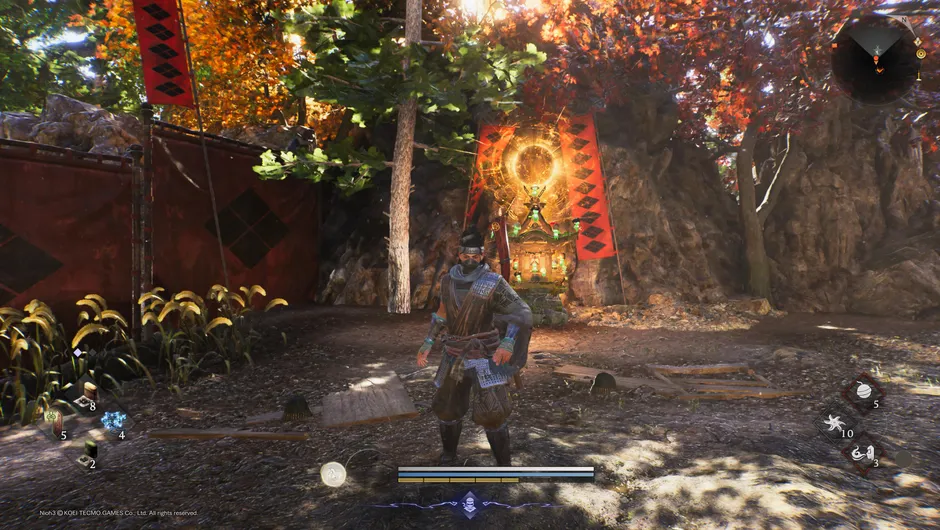940x530 pixels.
Task: Activate the flame ninjutsu slot showing 3
Action: tap(860, 451)
